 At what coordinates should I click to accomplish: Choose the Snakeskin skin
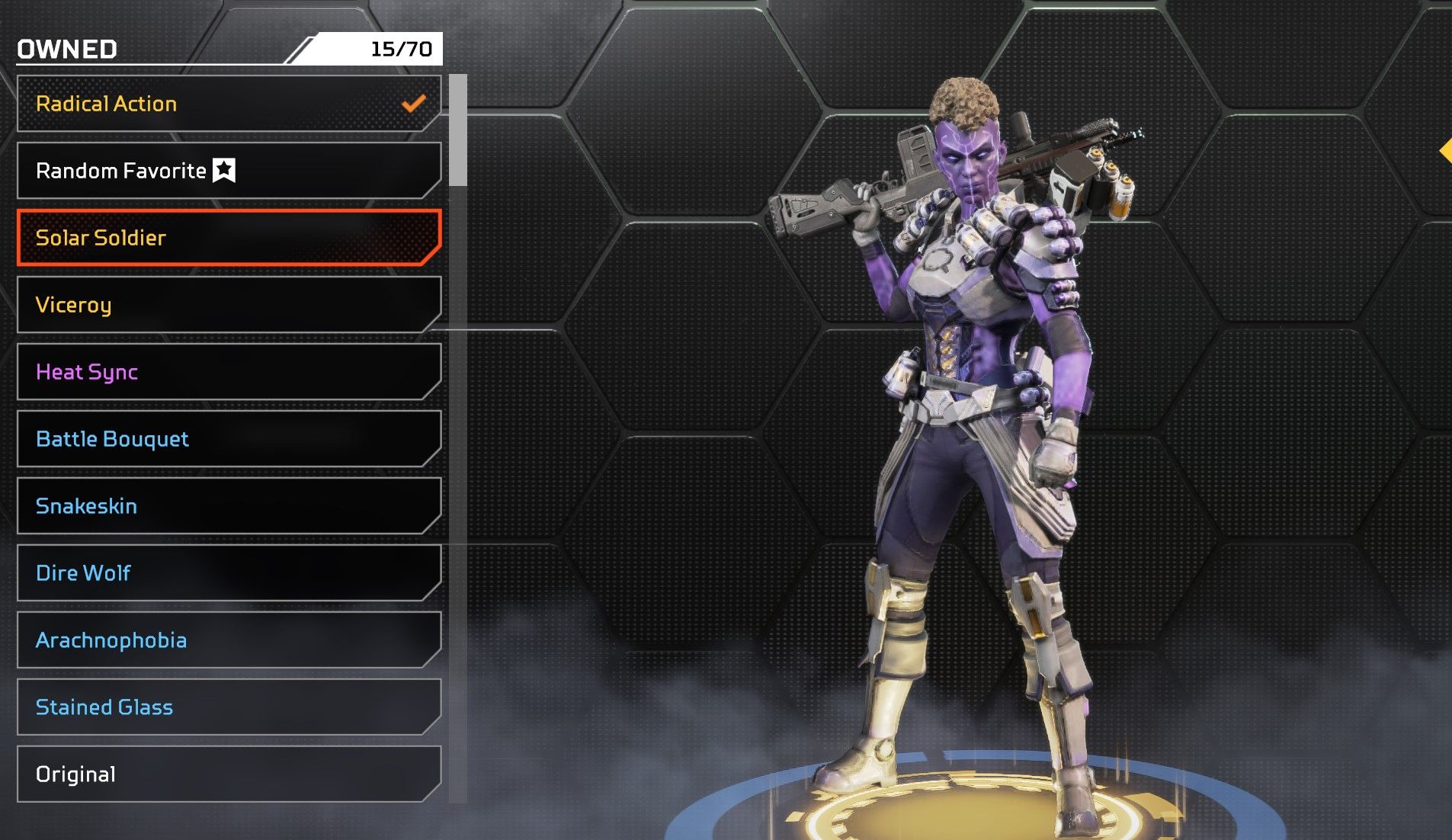pyautogui.click(x=229, y=506)
